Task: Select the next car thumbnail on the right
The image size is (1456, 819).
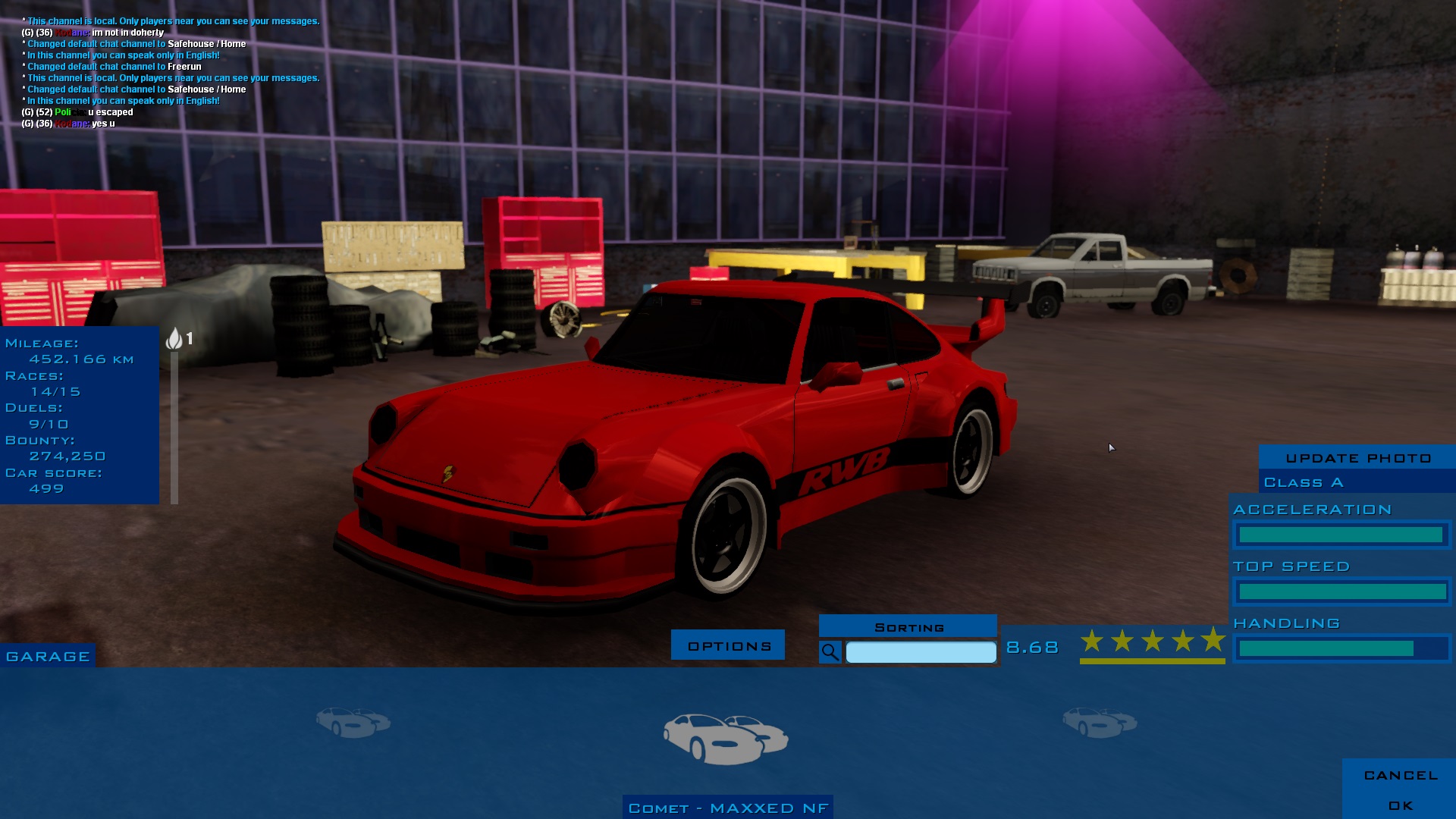Action: pos(1099,721)
